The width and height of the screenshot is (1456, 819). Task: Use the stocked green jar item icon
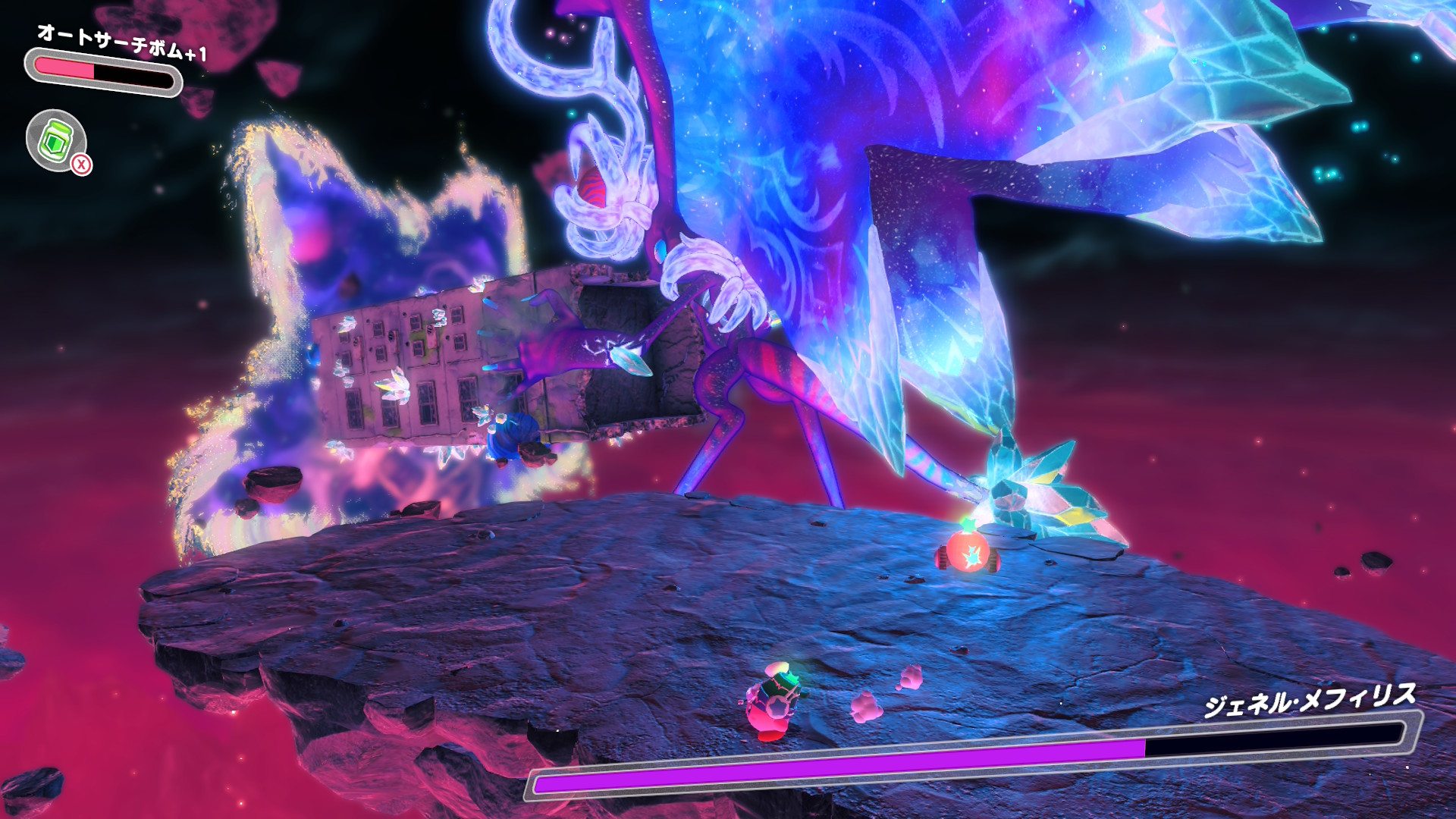(57, 140)
